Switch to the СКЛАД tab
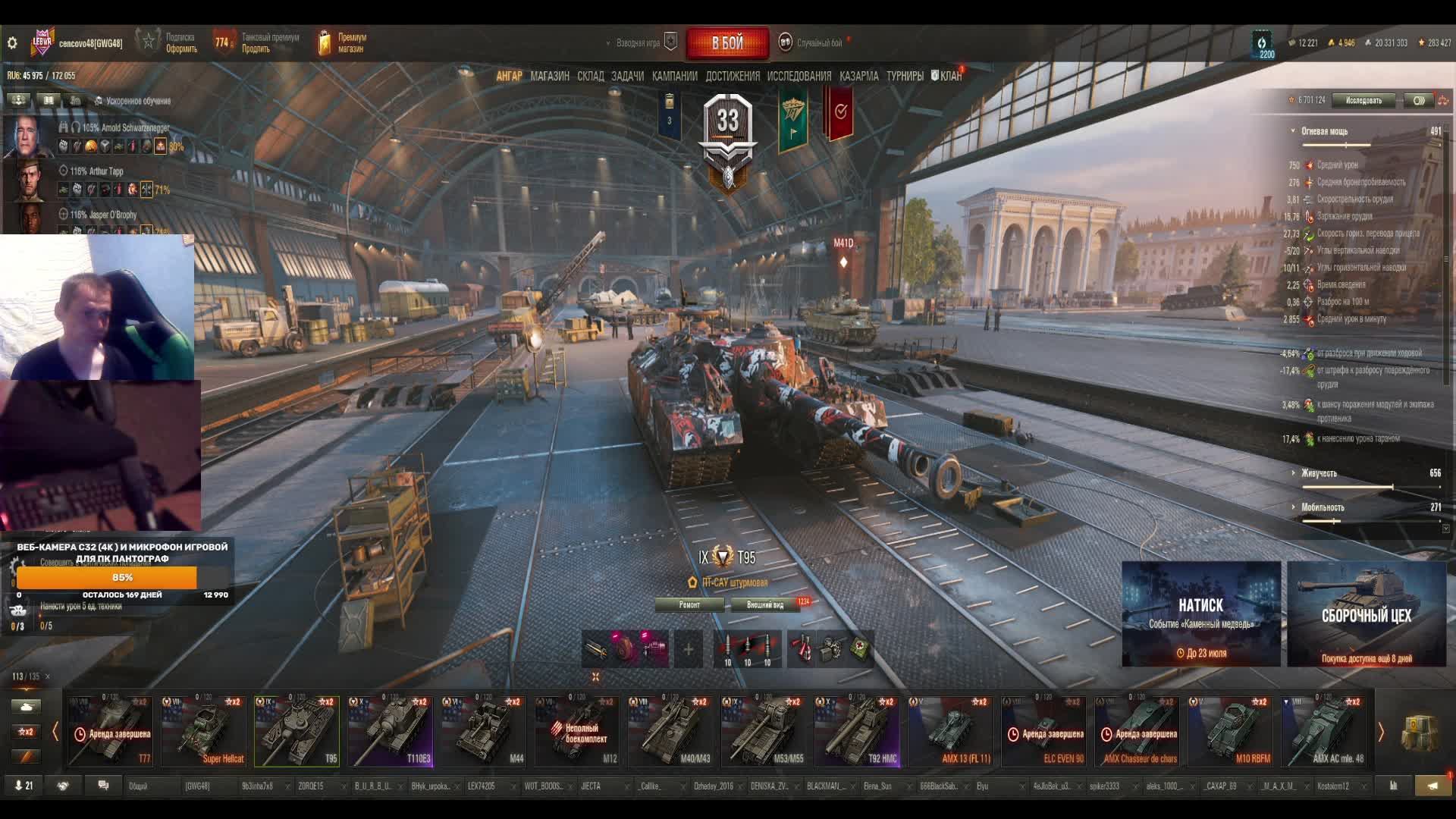 point(591,76)
